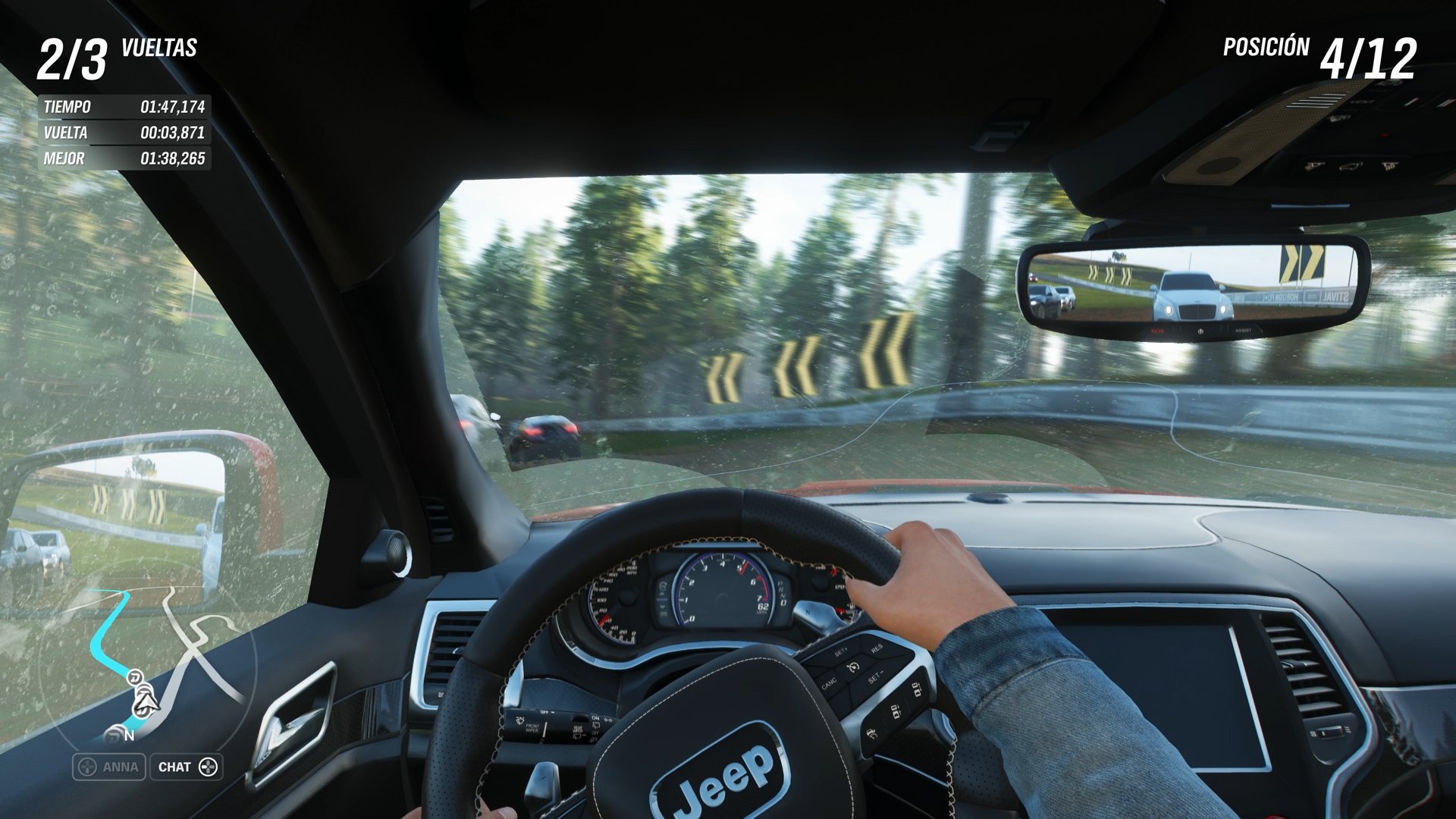Adjust the front wiper speed lever

[544, 730]
